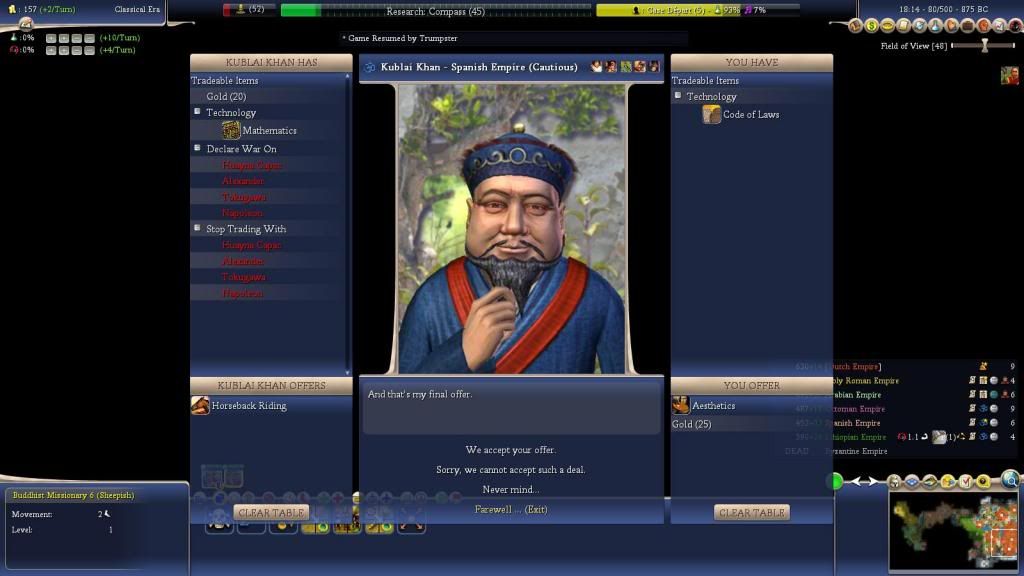Image resolution: width=1024 pixels, height=576 pixels.
Task: Remove Gold (25) from your offer
Action: click(697, 425)
